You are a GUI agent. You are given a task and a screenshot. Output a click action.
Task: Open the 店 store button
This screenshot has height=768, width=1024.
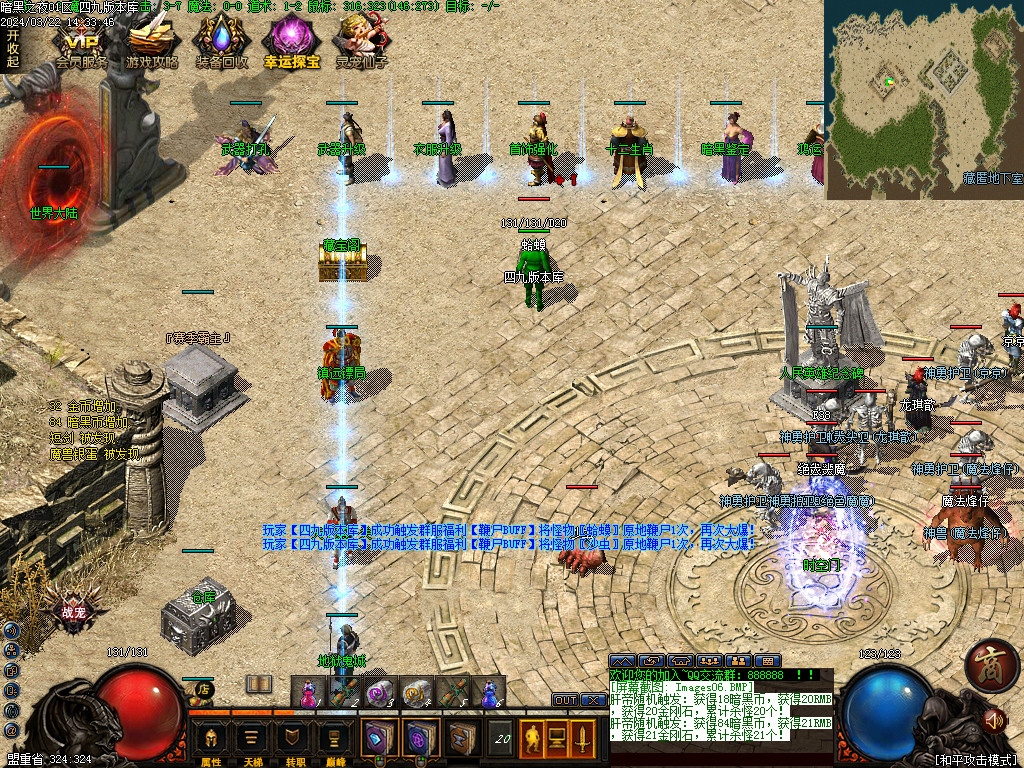pyautogui.click(x=204, y=689)
